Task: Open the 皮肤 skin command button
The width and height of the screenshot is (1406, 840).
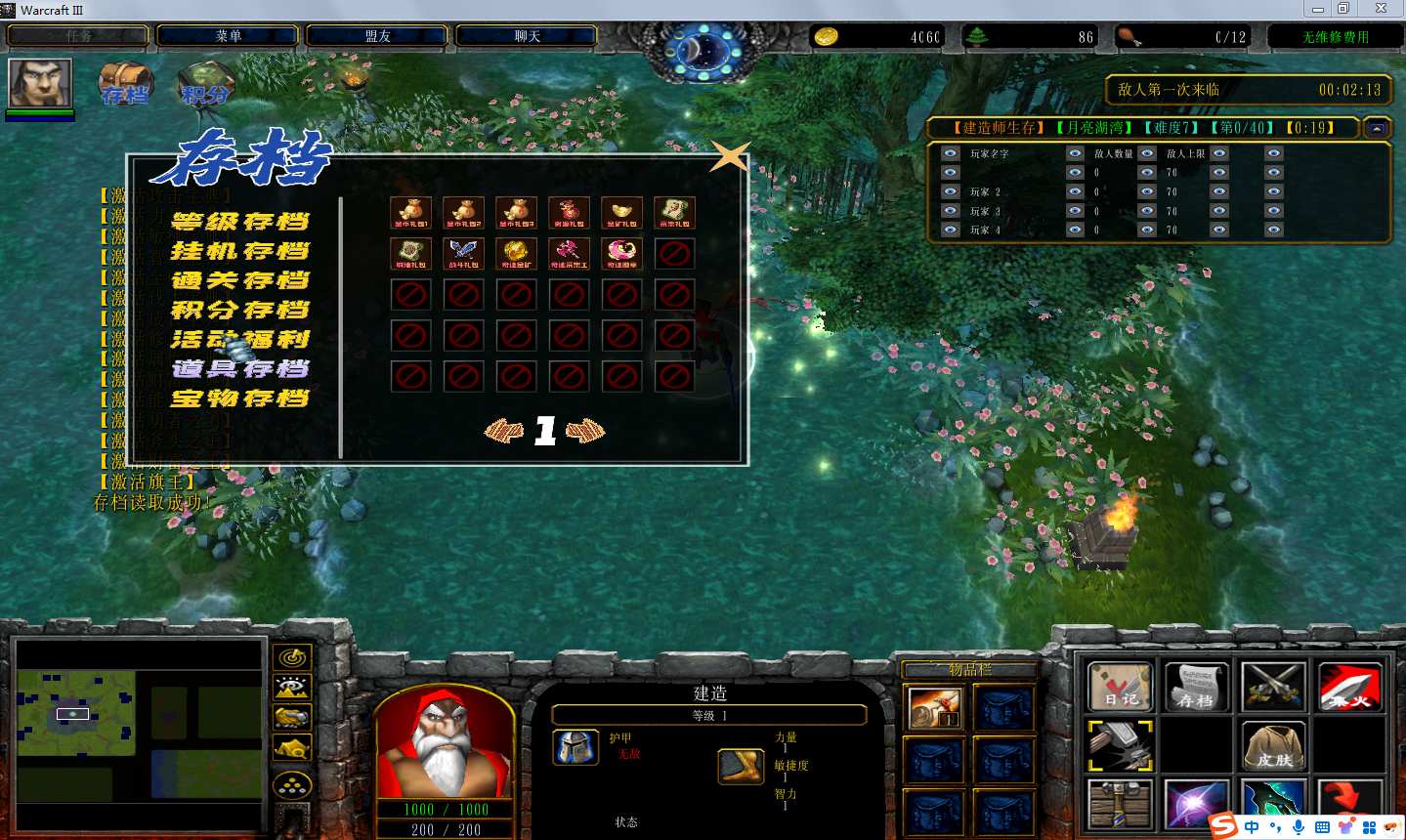Action: [1273, 746]
